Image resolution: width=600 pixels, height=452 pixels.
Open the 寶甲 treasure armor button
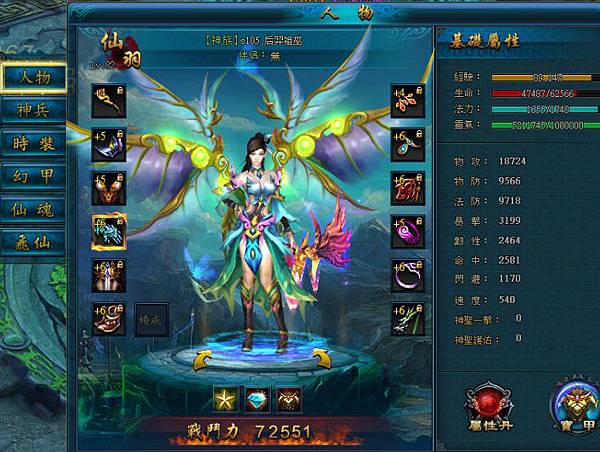[x=577, y=404]
